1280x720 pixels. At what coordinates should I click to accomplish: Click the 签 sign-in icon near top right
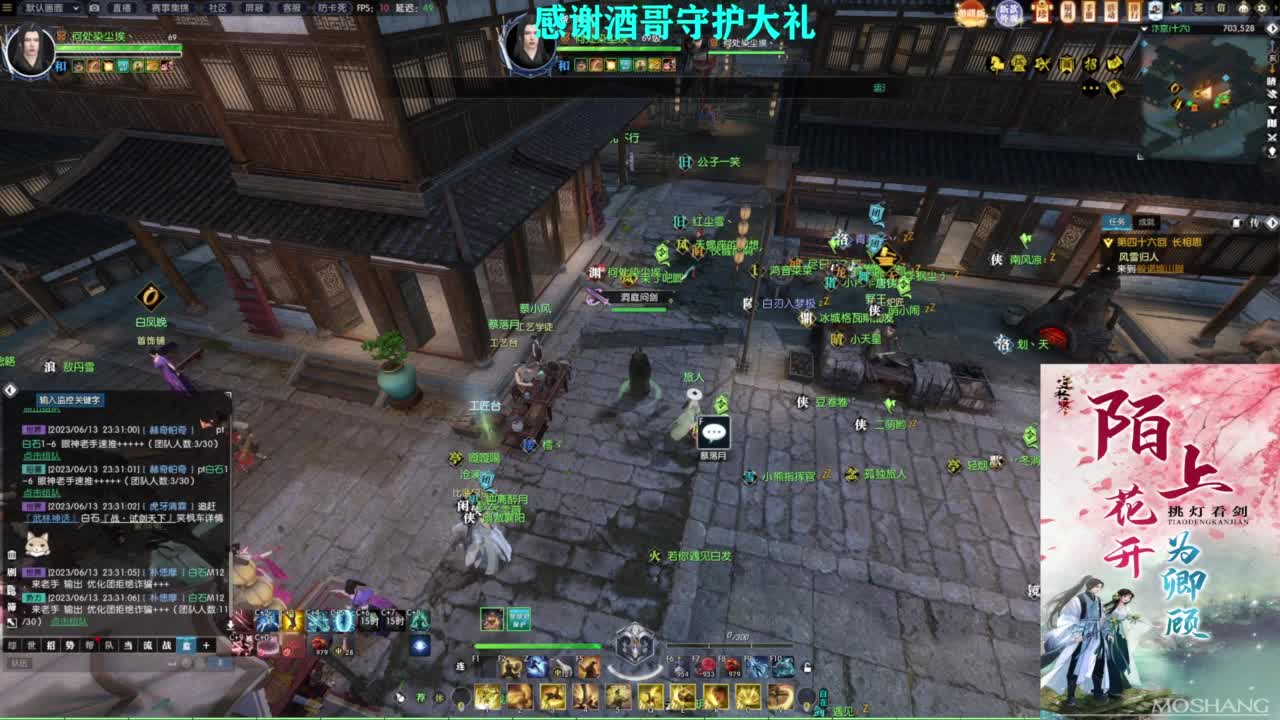pos(1199,7)
